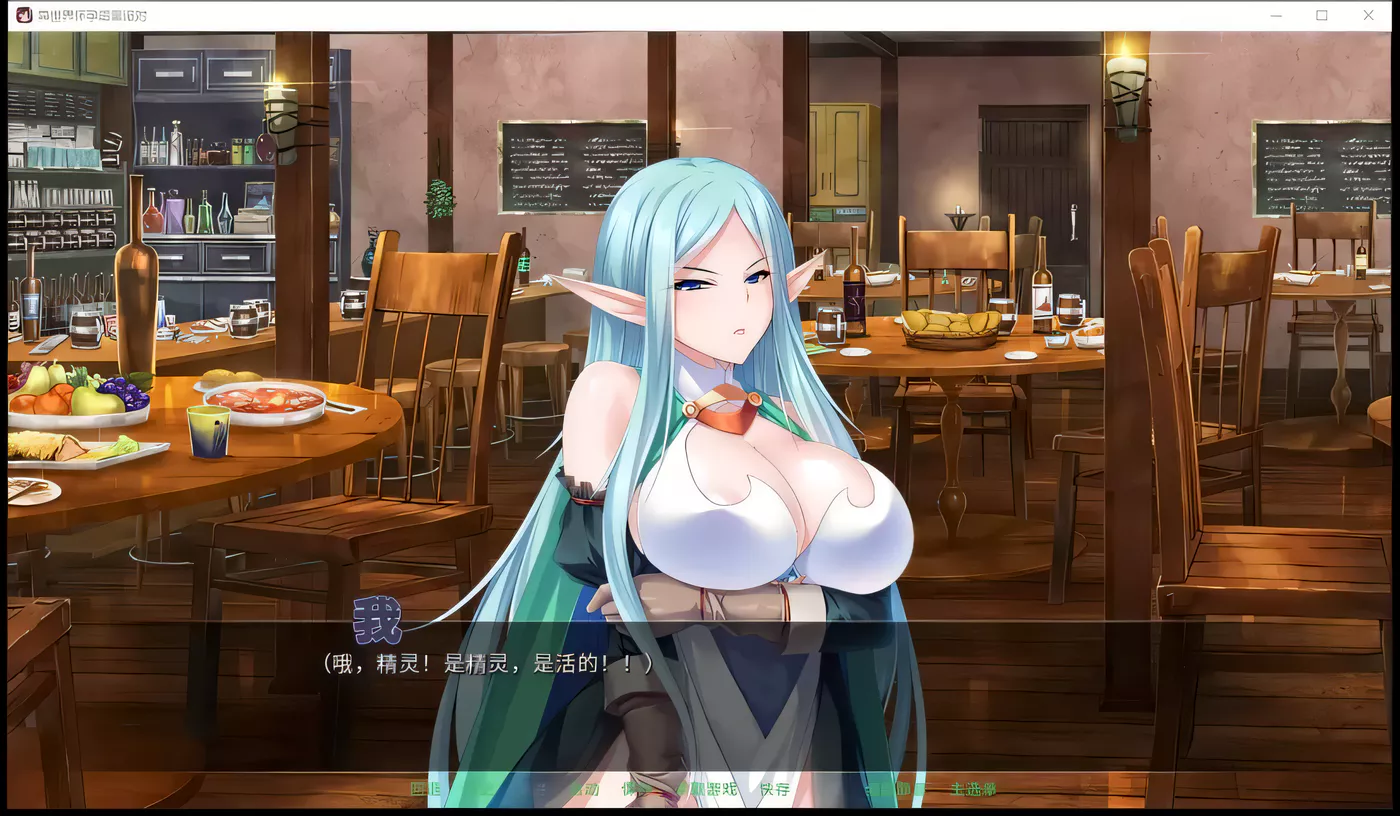Click the green quick-menu bar at the bottom

pos(700,789)
